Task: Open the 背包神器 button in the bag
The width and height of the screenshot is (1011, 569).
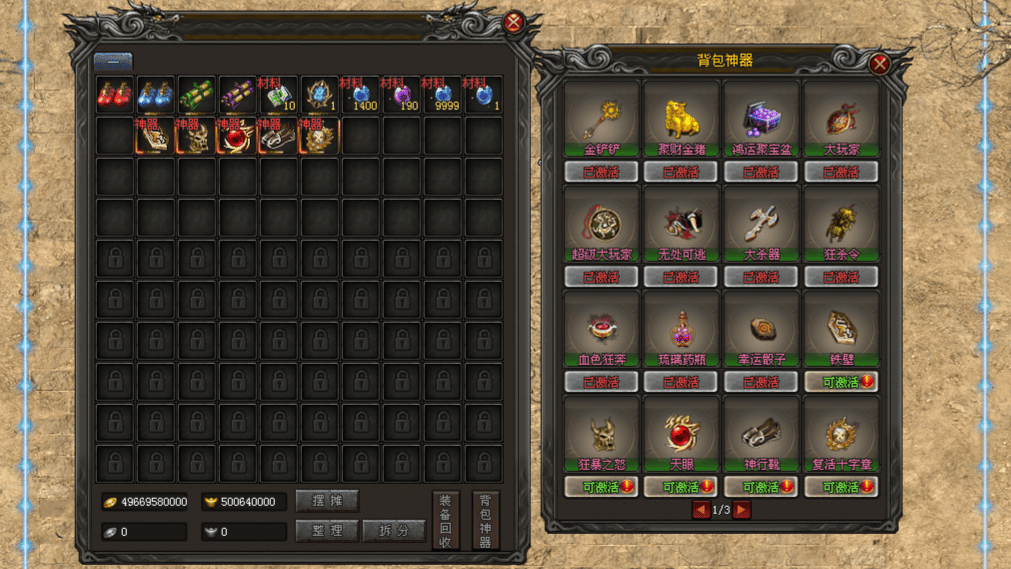Action: click(485, 521)
